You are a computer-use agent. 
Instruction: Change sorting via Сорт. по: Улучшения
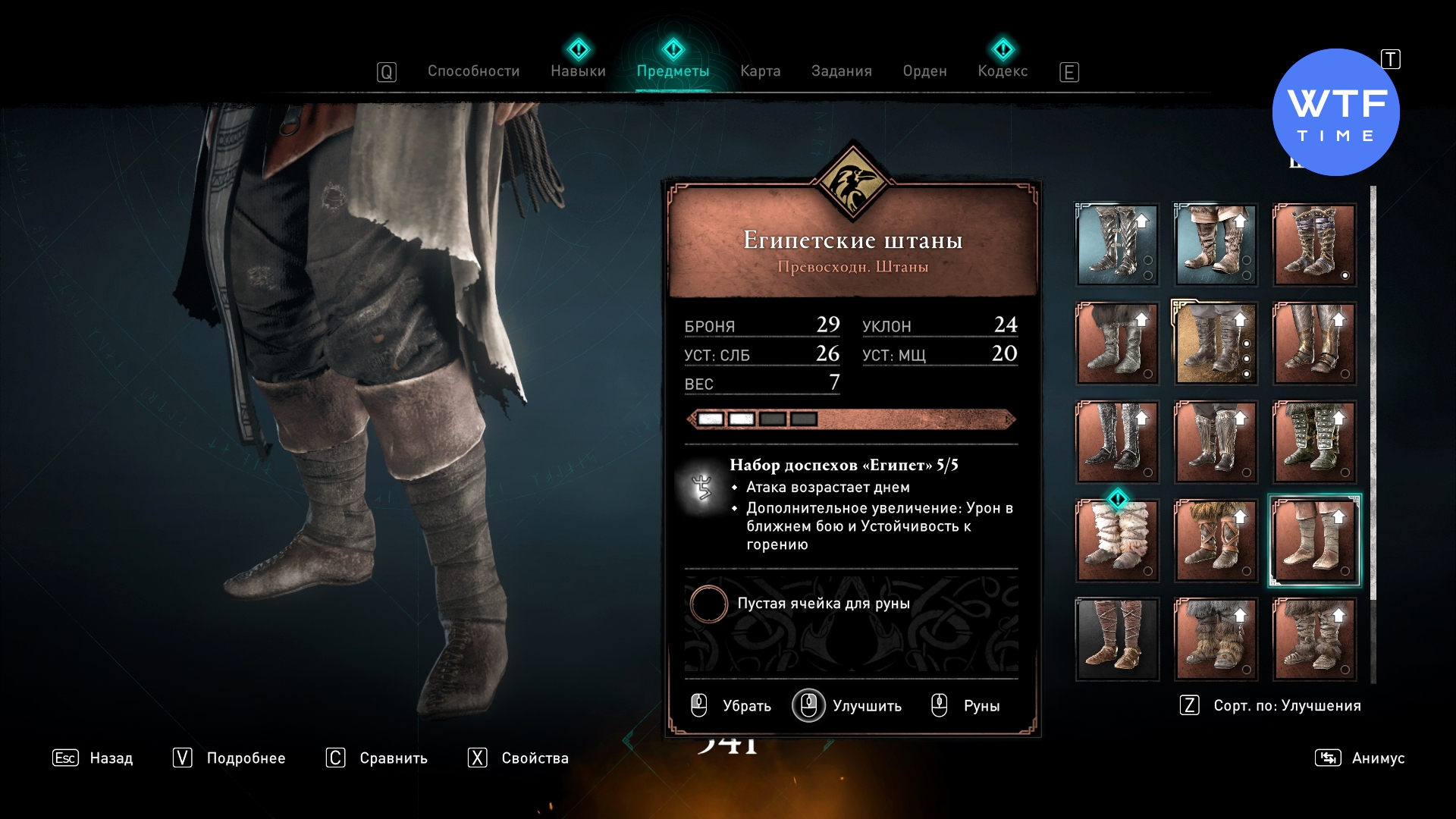point(1271,706)
